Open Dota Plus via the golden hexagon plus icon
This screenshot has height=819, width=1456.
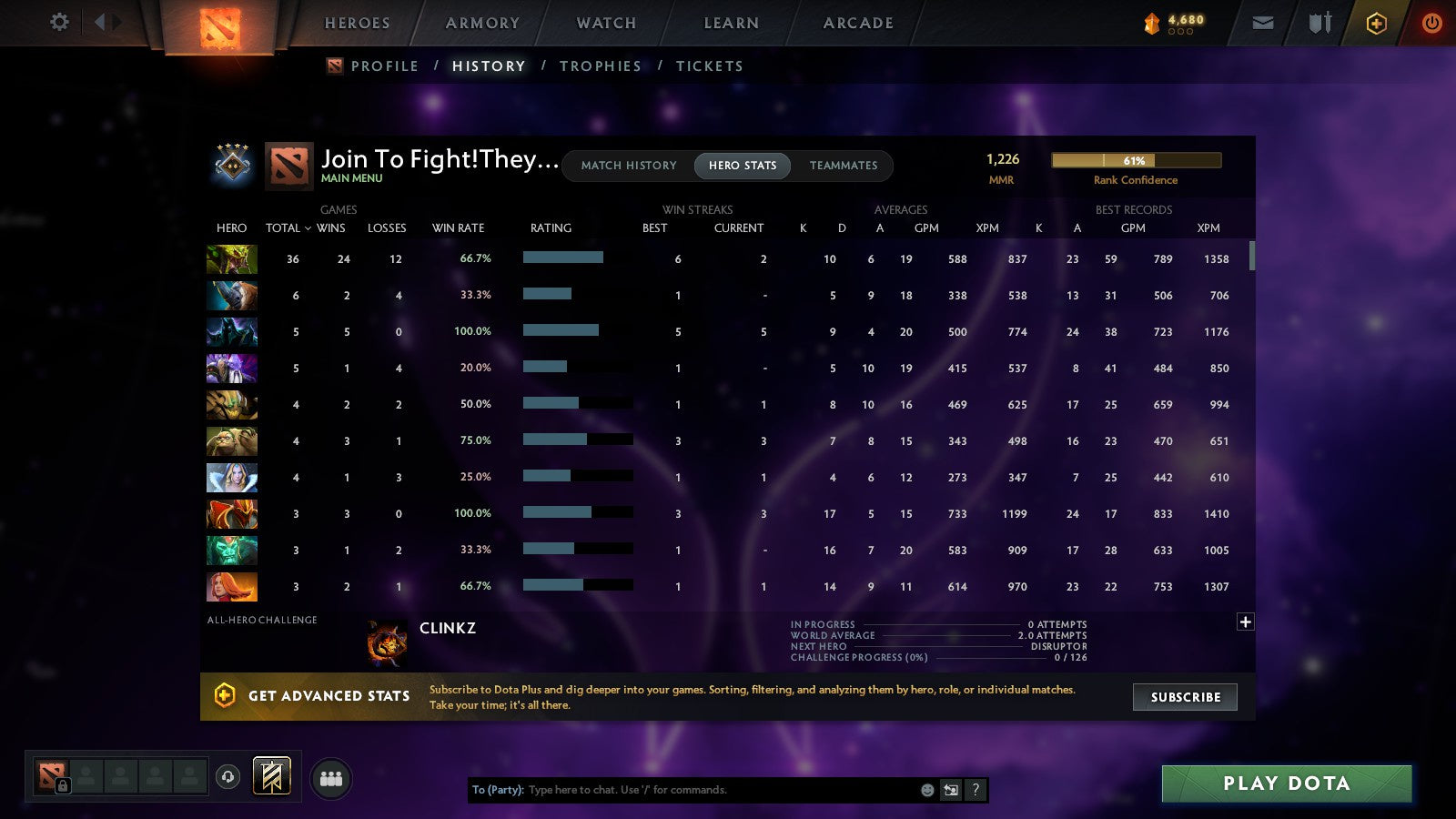point(1376,23)
